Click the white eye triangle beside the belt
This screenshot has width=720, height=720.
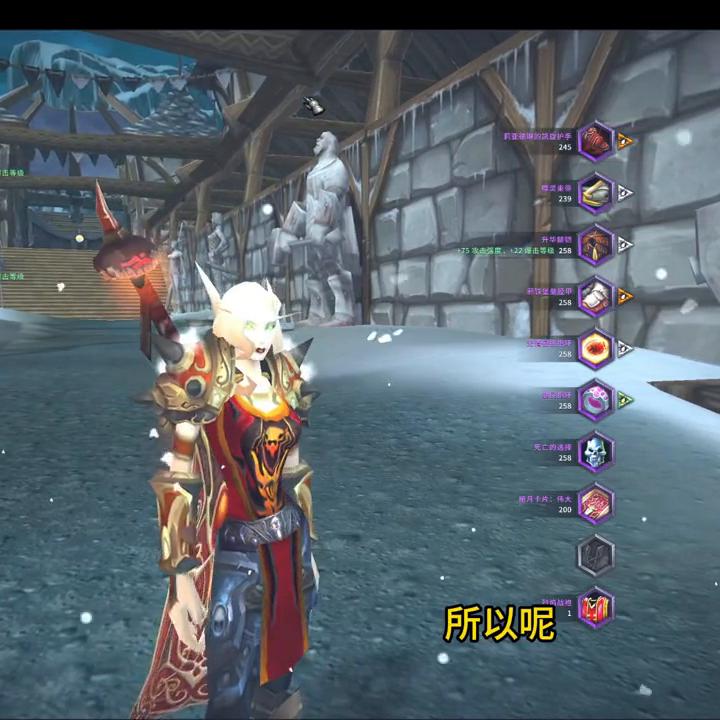tap(625, 192)
